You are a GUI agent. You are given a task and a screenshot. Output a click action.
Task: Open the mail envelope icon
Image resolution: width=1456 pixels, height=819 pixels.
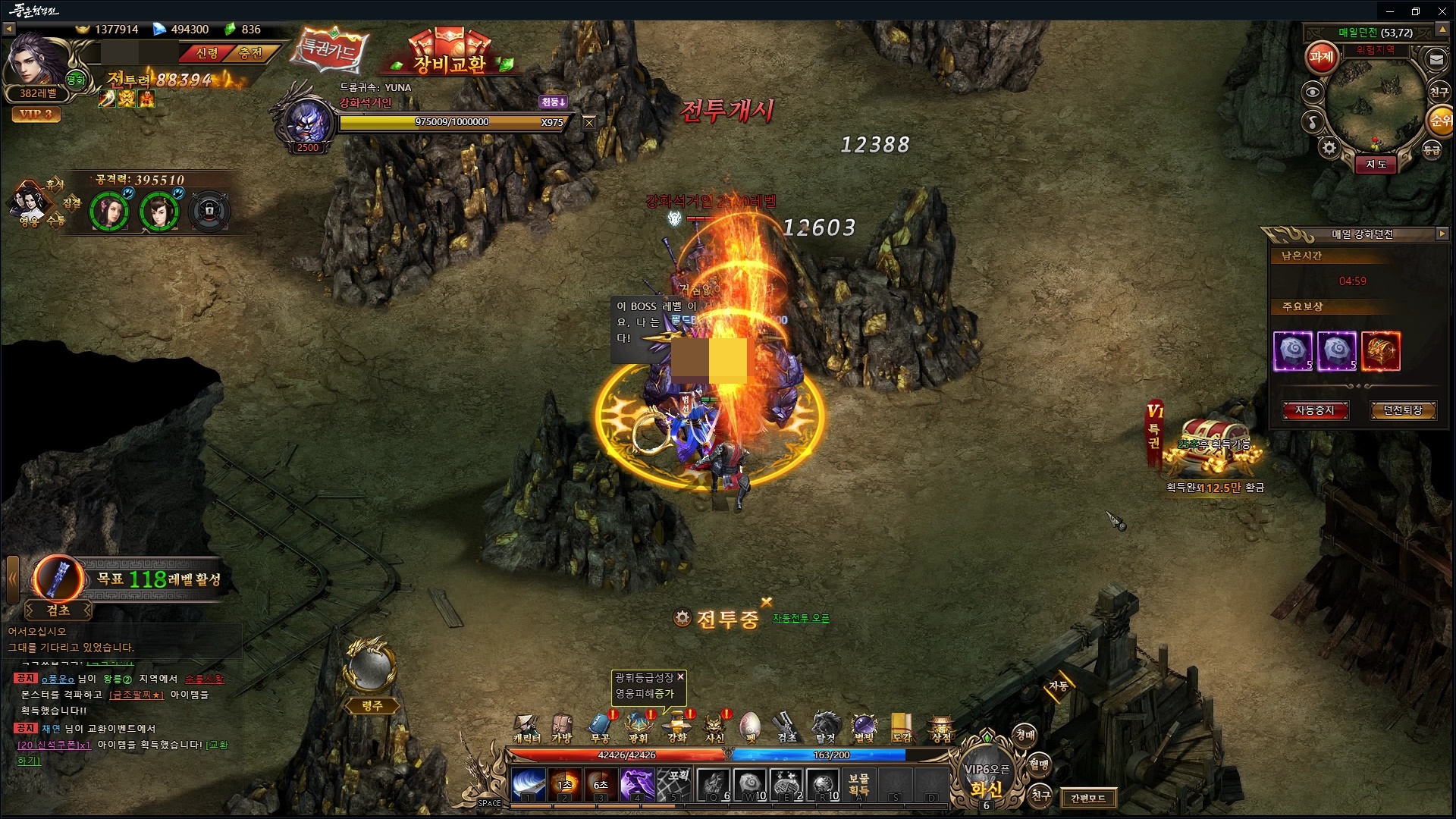point(1436,59)
